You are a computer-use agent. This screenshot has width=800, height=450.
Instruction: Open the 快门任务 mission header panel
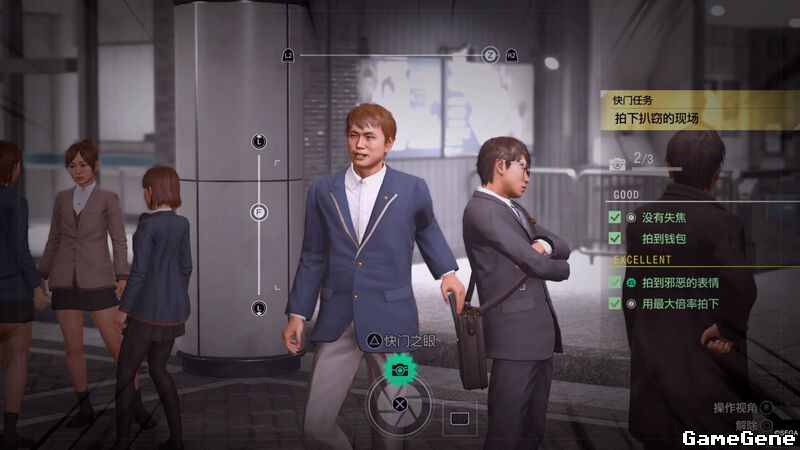pyautogui.click(x=699, y=110)
